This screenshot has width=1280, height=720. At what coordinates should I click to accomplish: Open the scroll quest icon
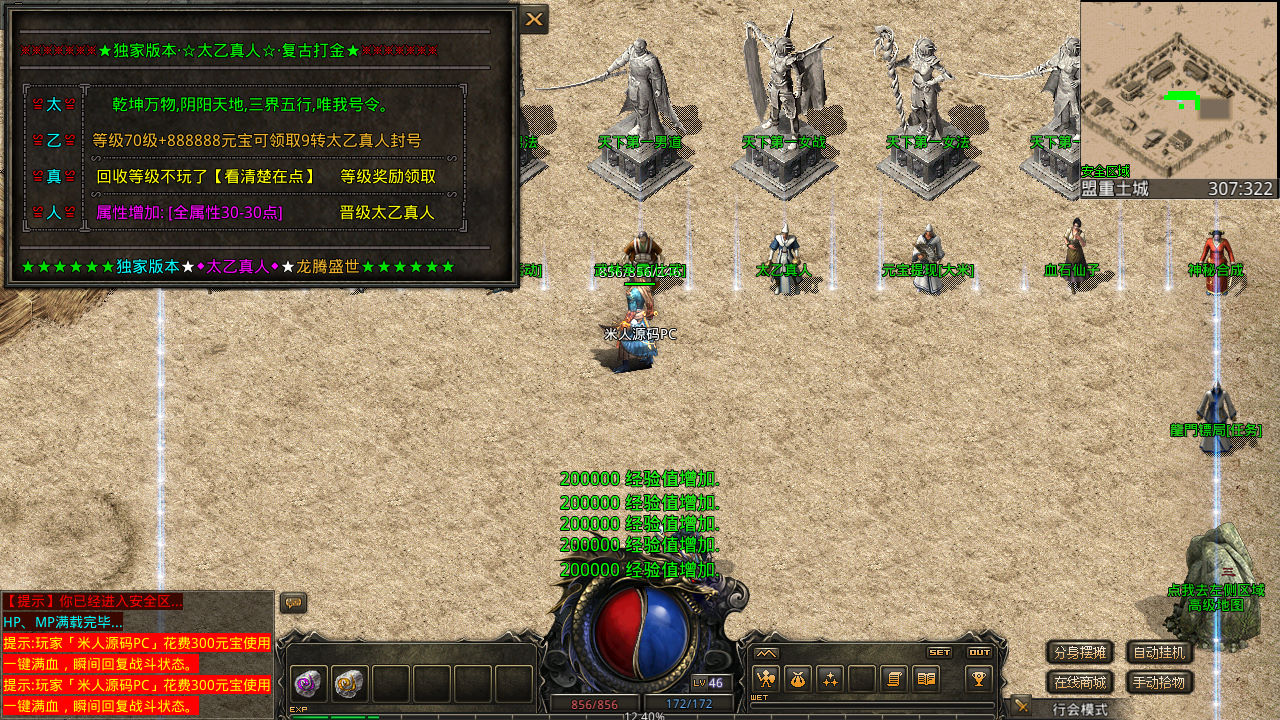coord(894,679)
